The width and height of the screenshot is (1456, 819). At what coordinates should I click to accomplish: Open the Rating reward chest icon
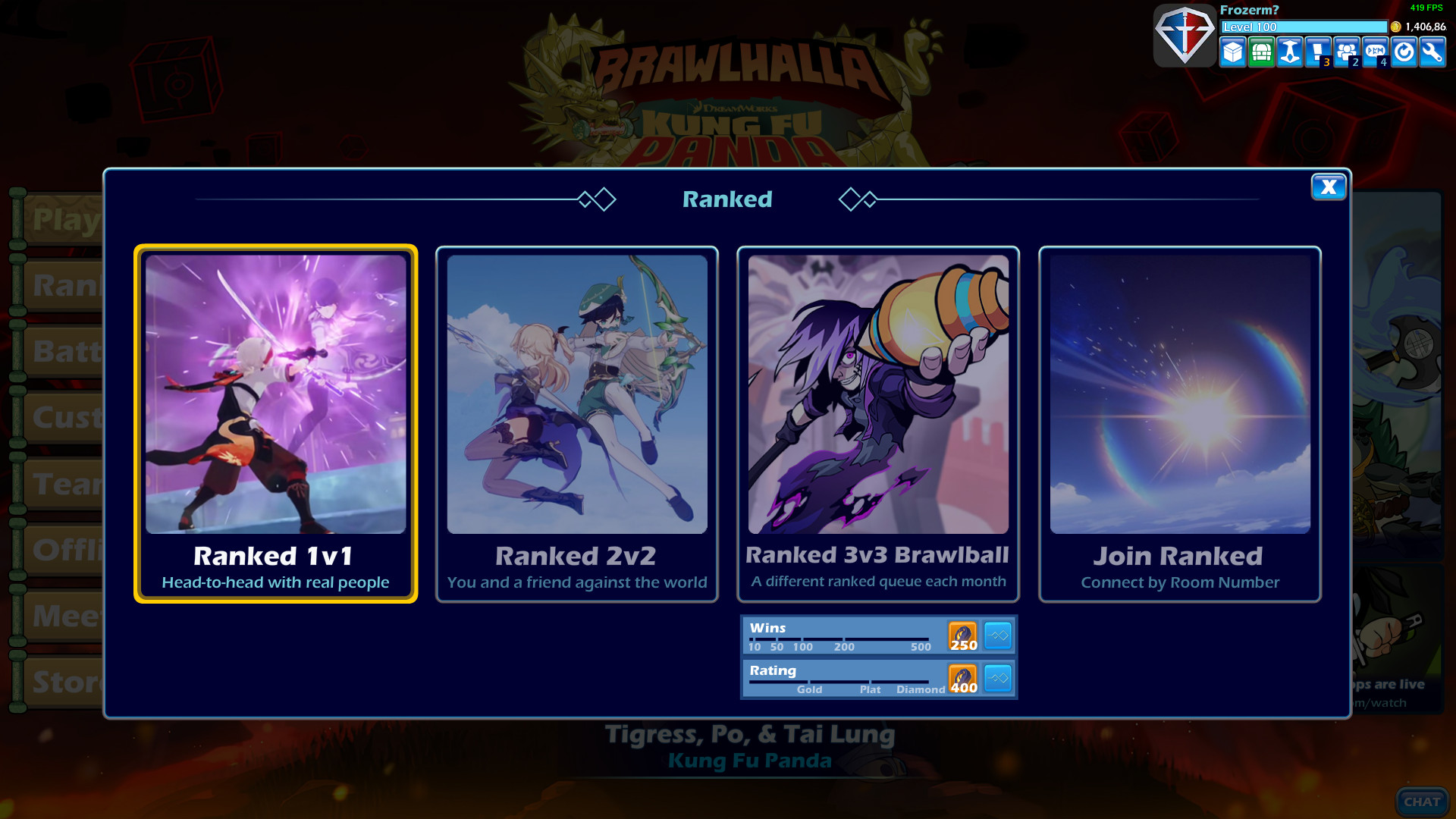(963, 679)
